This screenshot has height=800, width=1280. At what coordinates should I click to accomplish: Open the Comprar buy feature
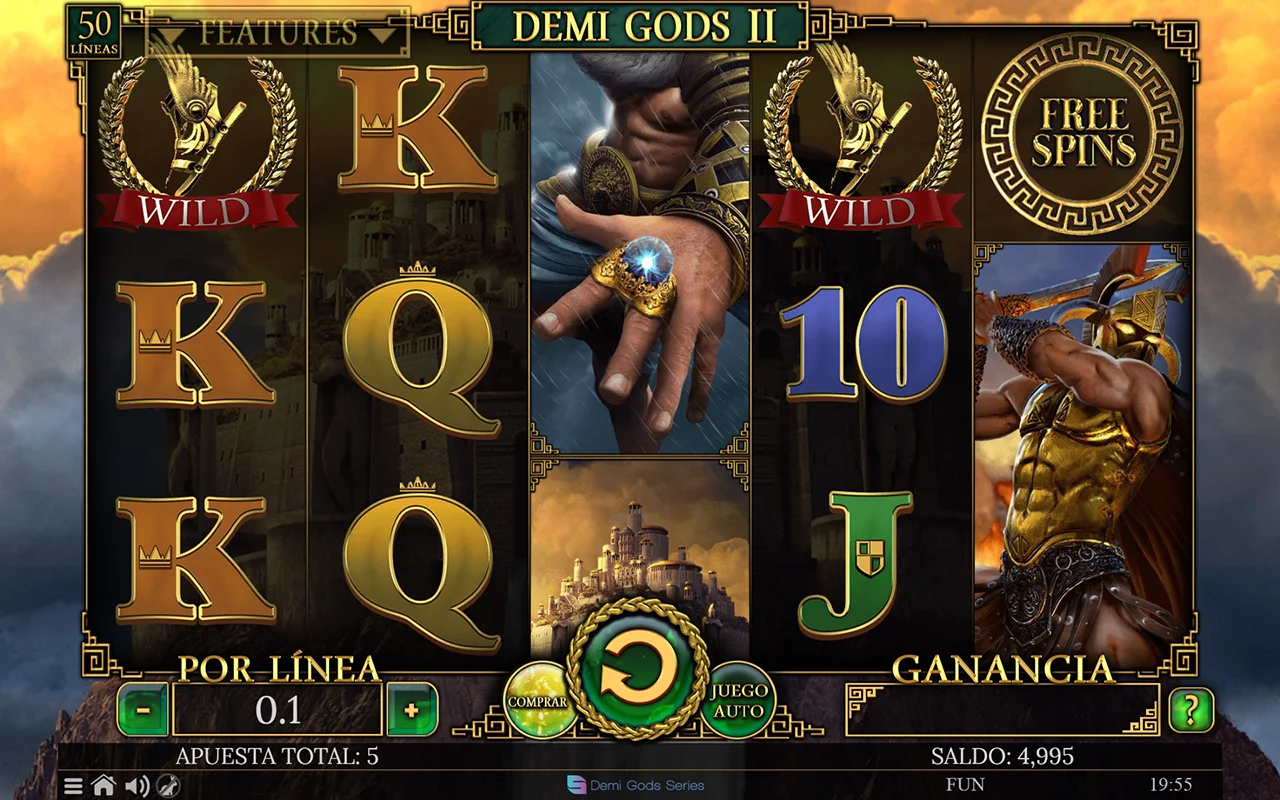pyautogui.click(x=538, y=699)
